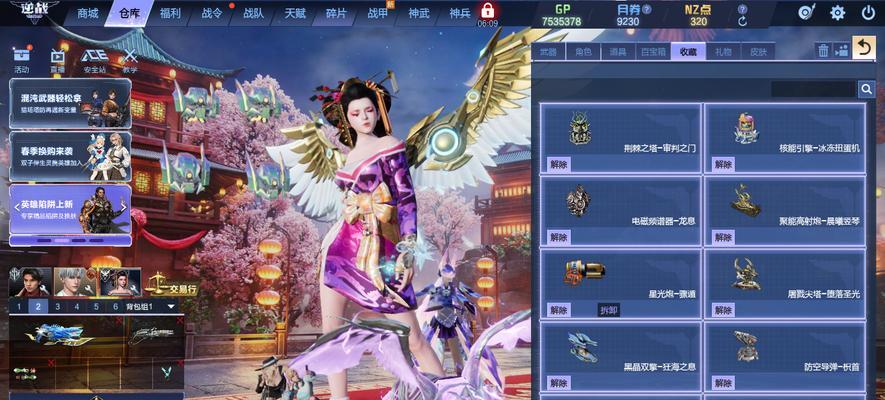
Task: Click the magnifier search button
Action: [866, 89]
